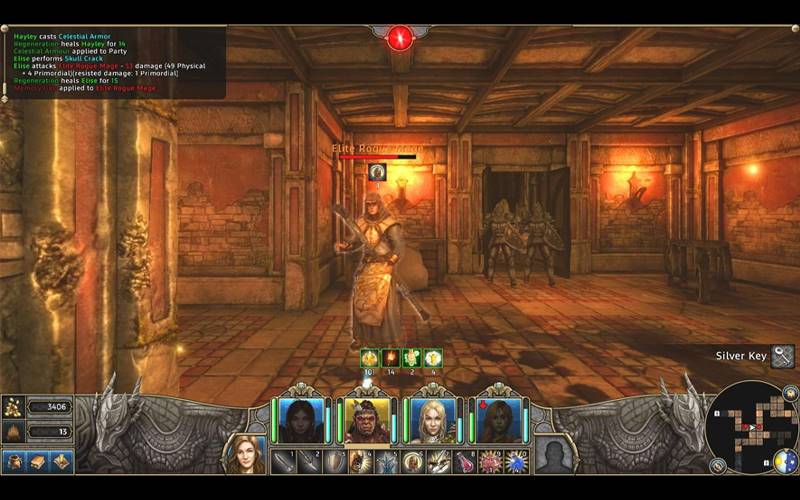
Task: Open the quest journal map button
Action: tap(60, 462)
